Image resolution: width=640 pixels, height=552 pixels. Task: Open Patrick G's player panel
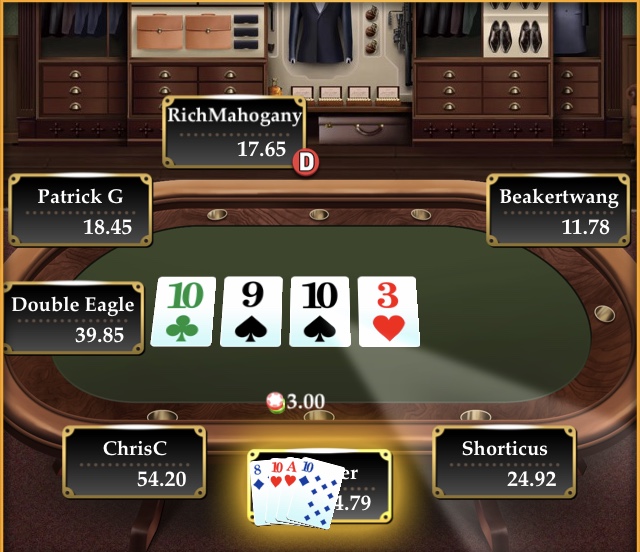pyautogui.click(x=80, y=210)
